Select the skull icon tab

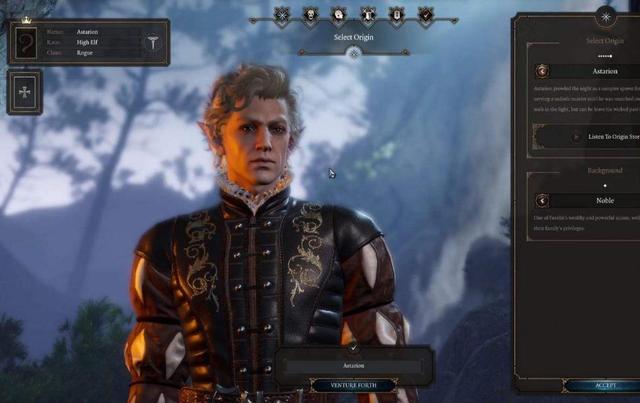click(x=311, y=15)
